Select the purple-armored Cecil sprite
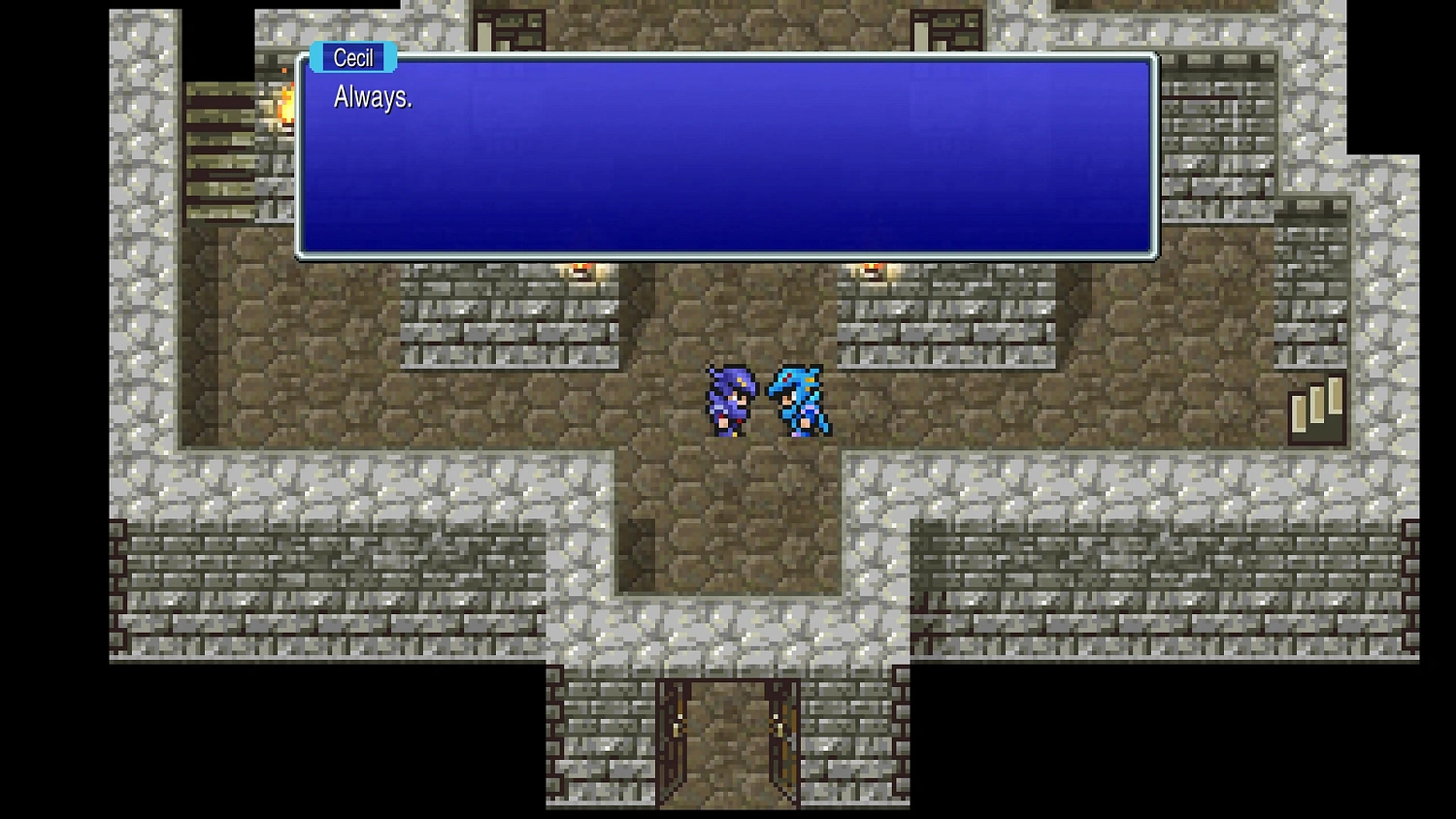The image size is (1456, 819). 730,400
